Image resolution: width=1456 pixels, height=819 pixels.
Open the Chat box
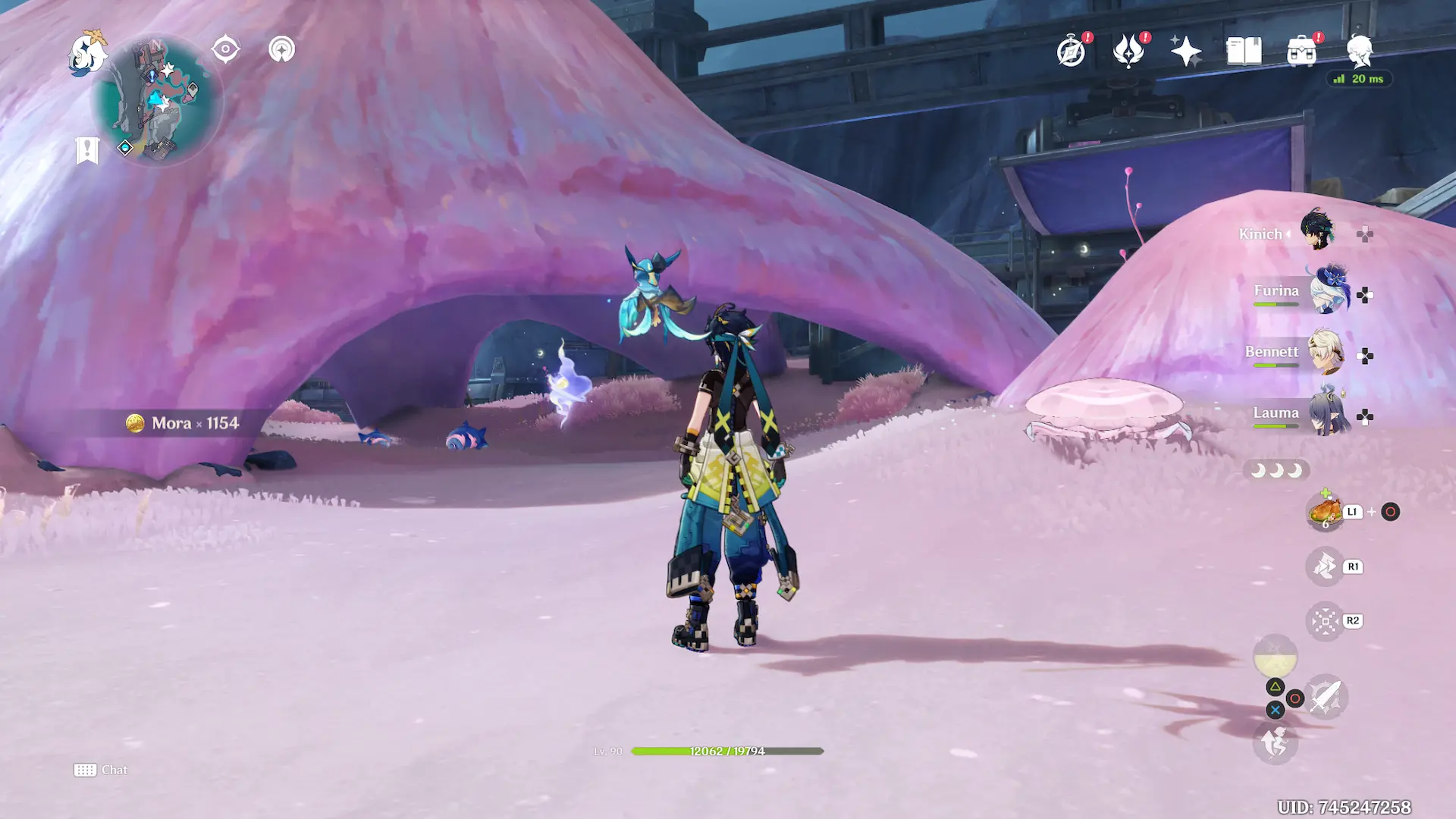point(101,770)
